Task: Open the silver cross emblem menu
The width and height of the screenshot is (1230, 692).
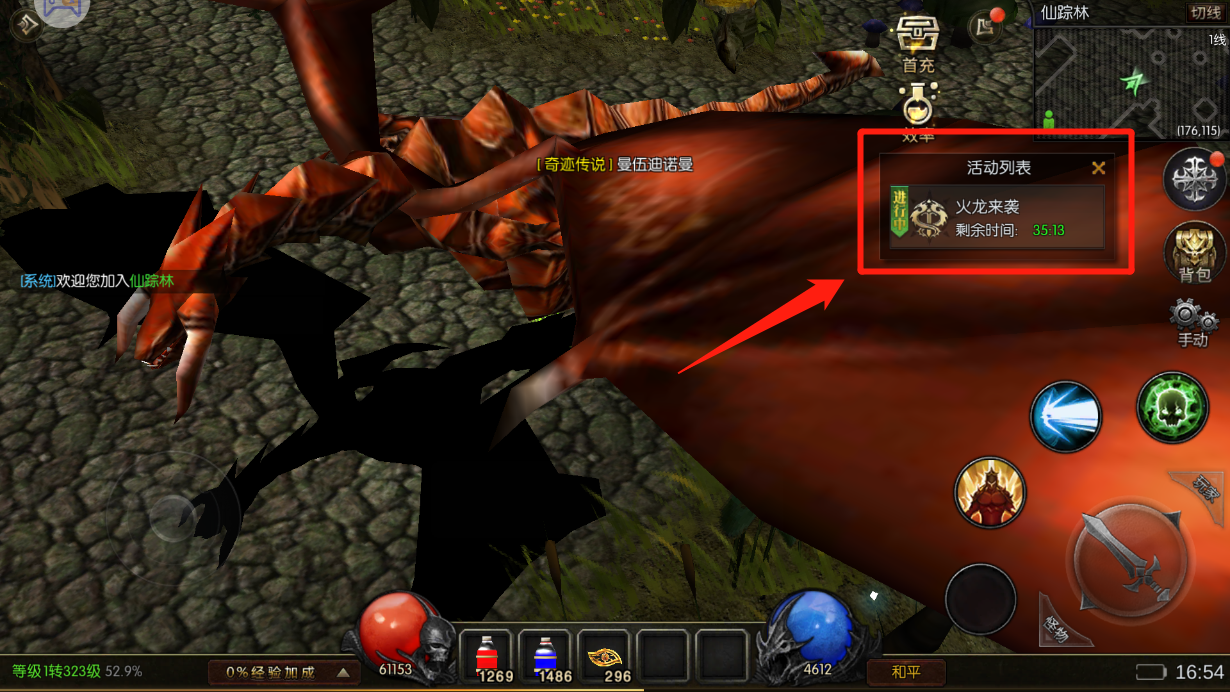Action: [x=1194, y=180]
